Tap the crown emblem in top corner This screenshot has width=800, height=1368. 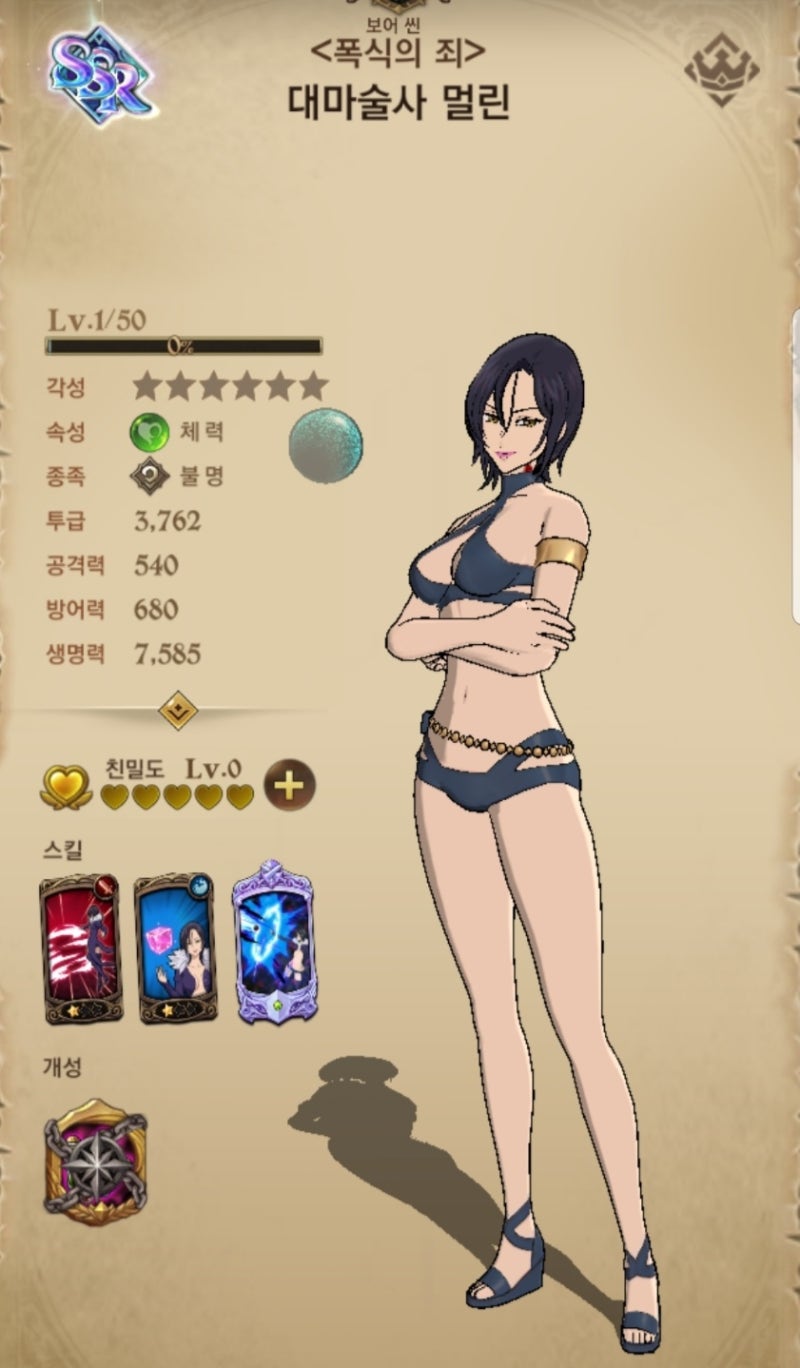tap(722, 71)
